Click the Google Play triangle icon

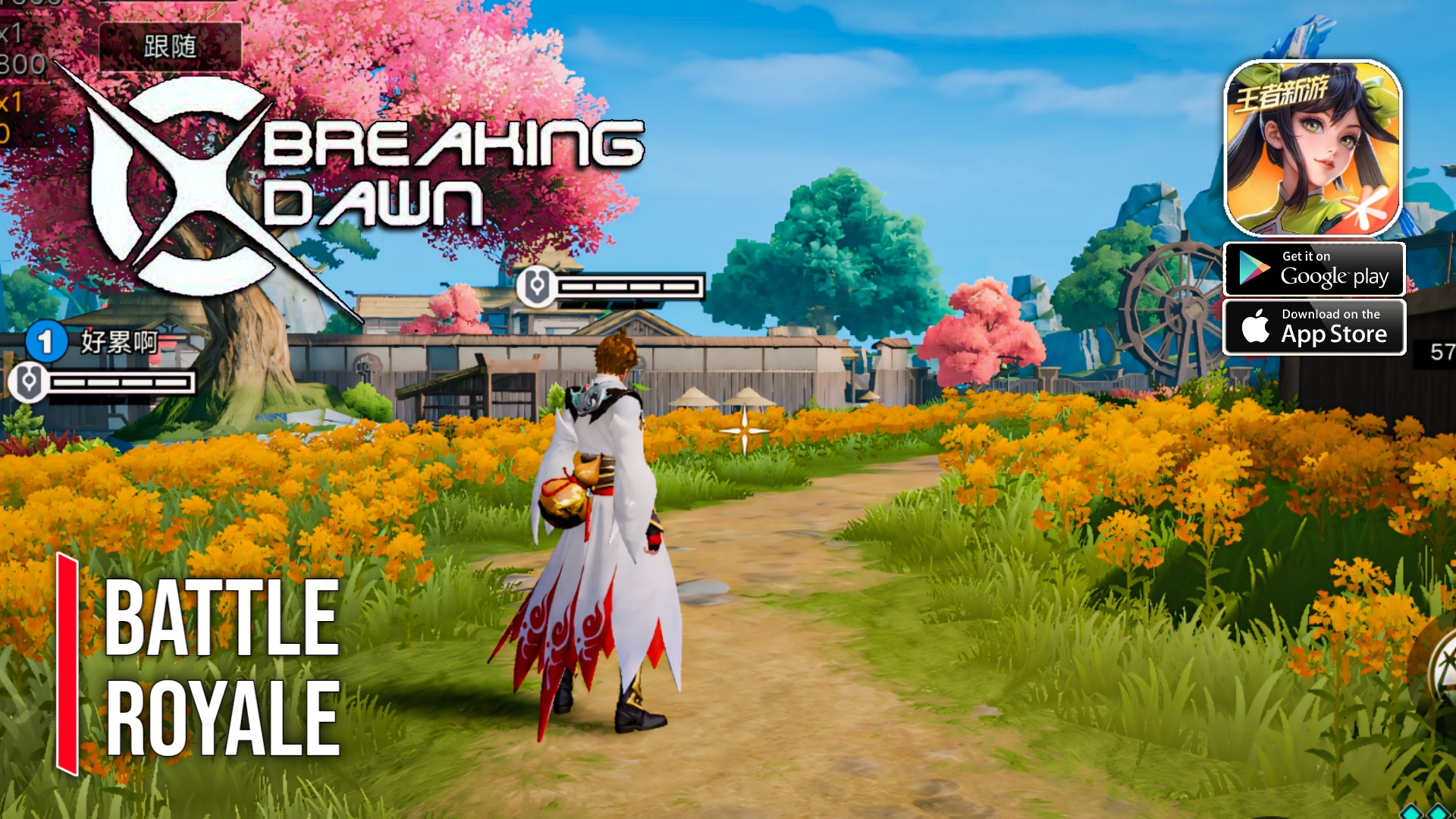point(1255,268)
